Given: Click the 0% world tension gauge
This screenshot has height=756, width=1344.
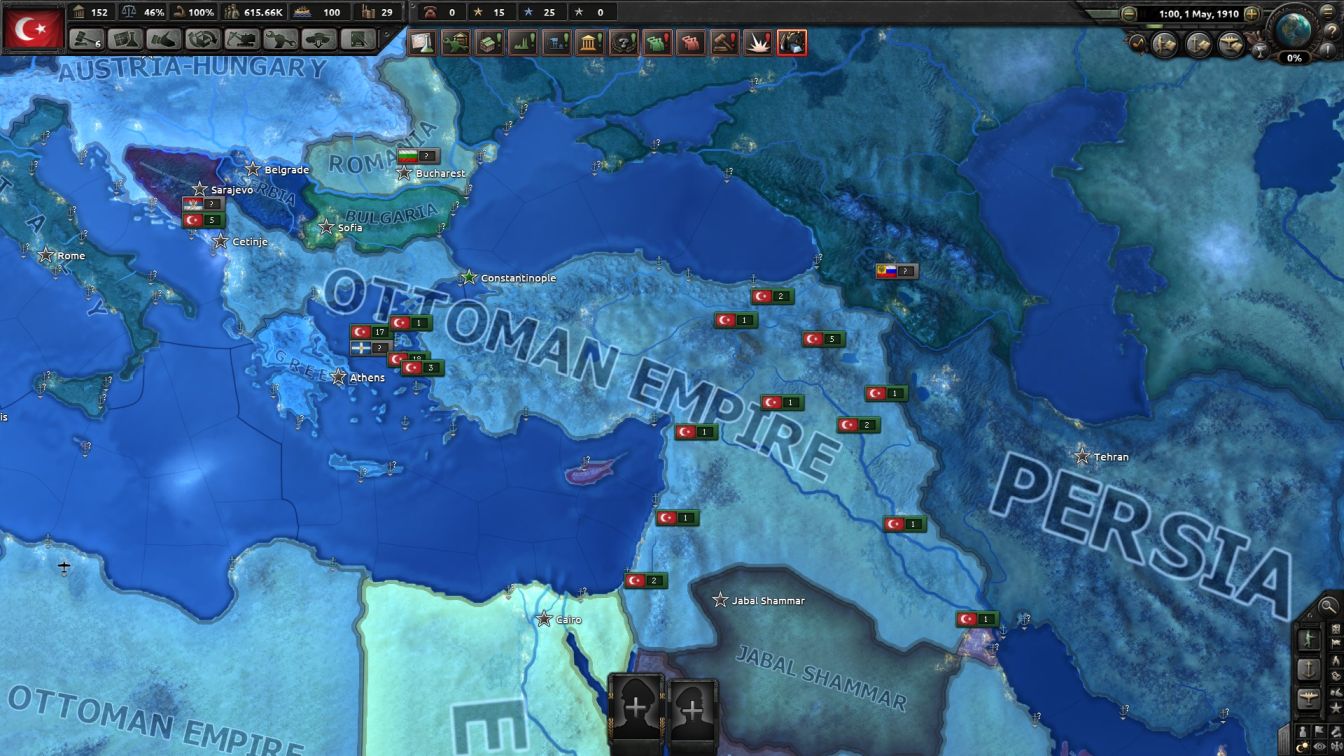Looking at the screenshot, I should pos(1295,58).
